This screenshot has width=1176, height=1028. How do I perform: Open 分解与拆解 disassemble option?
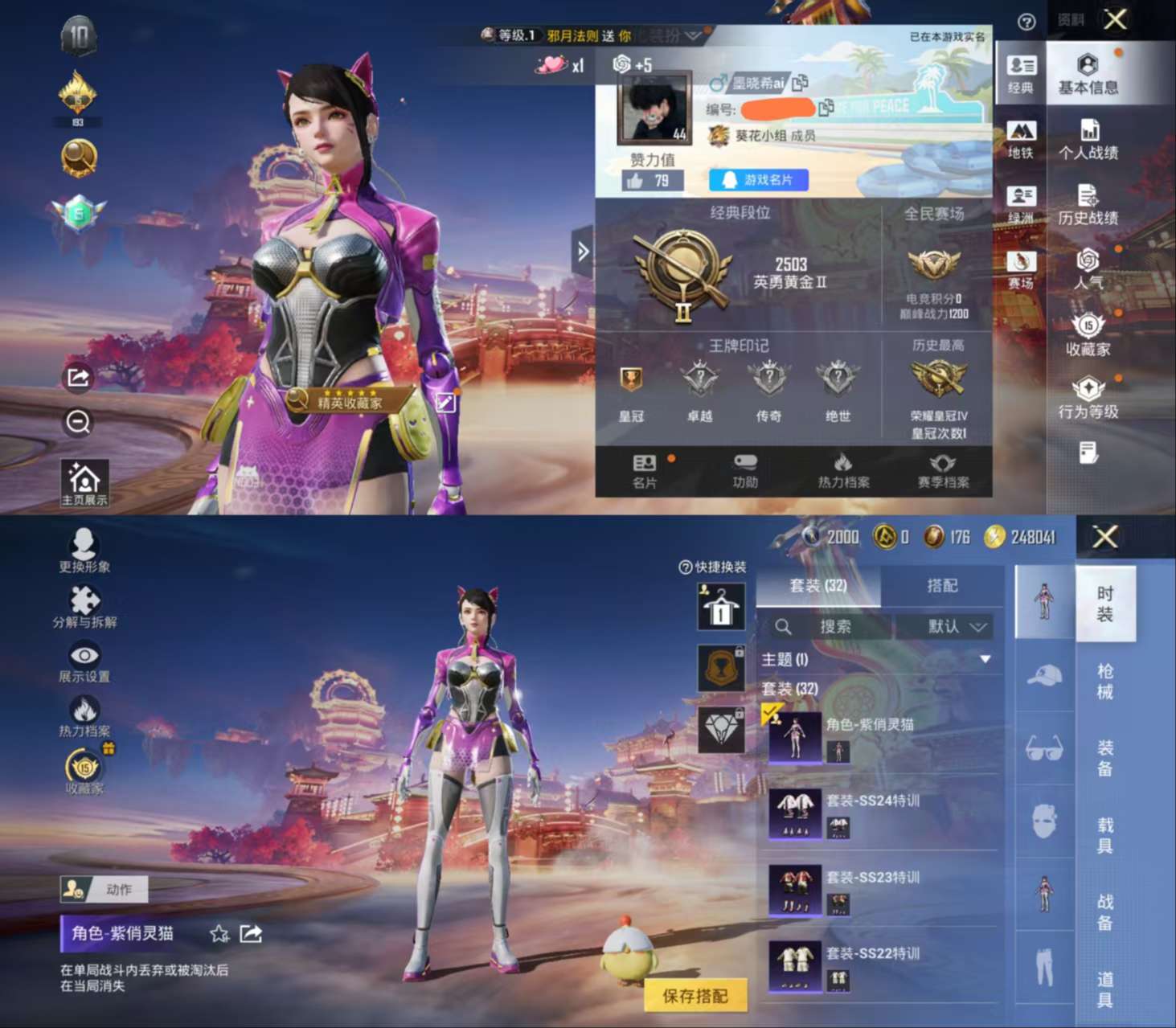84,606
